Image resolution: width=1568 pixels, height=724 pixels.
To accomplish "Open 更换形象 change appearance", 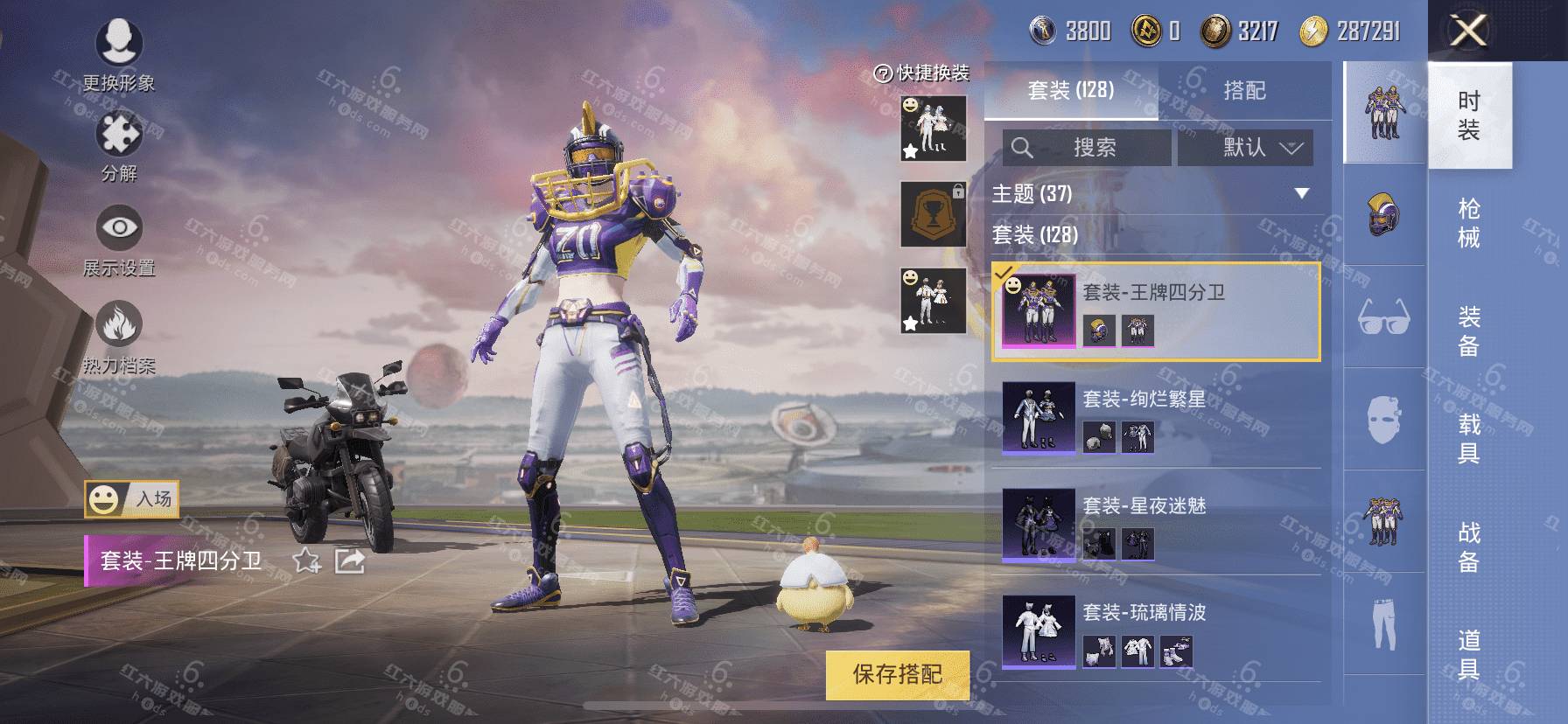I will (119, 52).
